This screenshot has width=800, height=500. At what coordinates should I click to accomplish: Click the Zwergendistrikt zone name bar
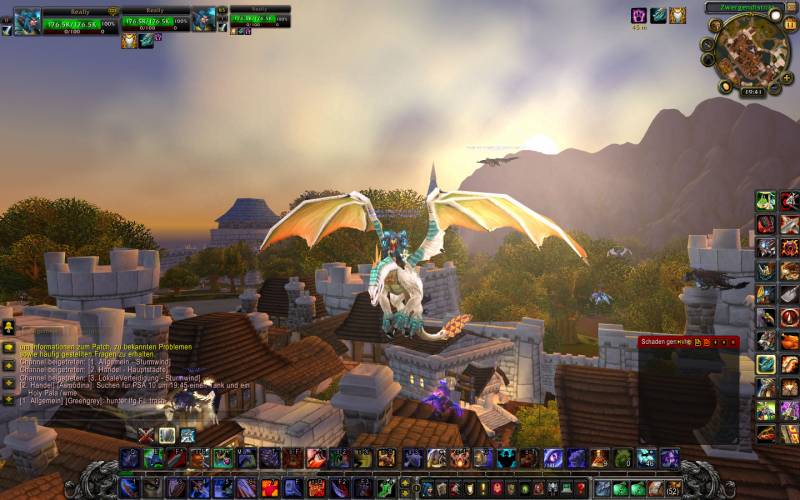coord(744,7)
